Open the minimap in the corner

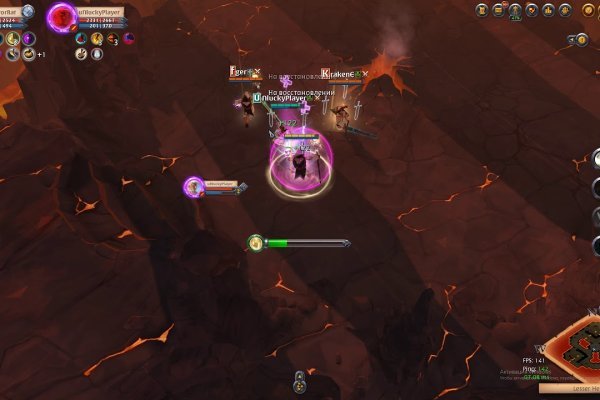576,350
